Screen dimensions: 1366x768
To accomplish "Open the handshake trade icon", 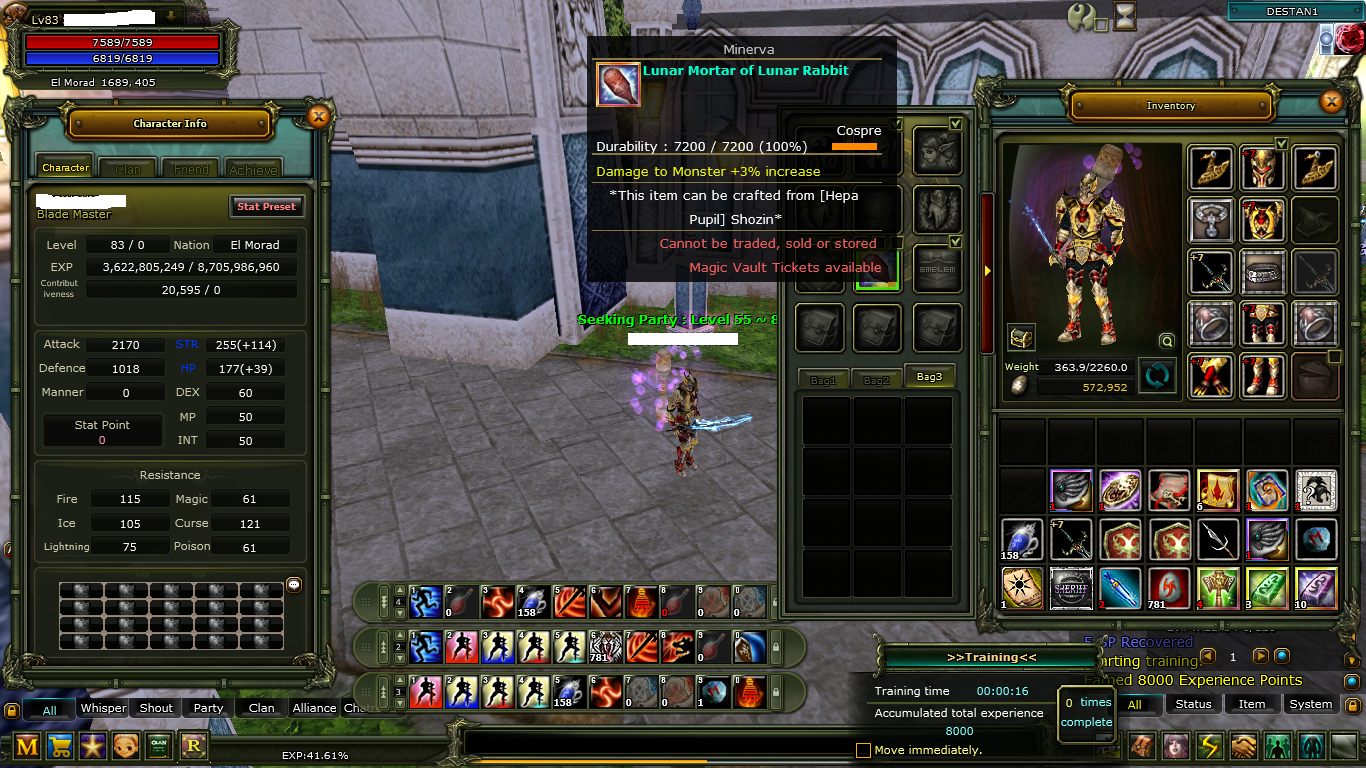I will tap(1243, 746).
